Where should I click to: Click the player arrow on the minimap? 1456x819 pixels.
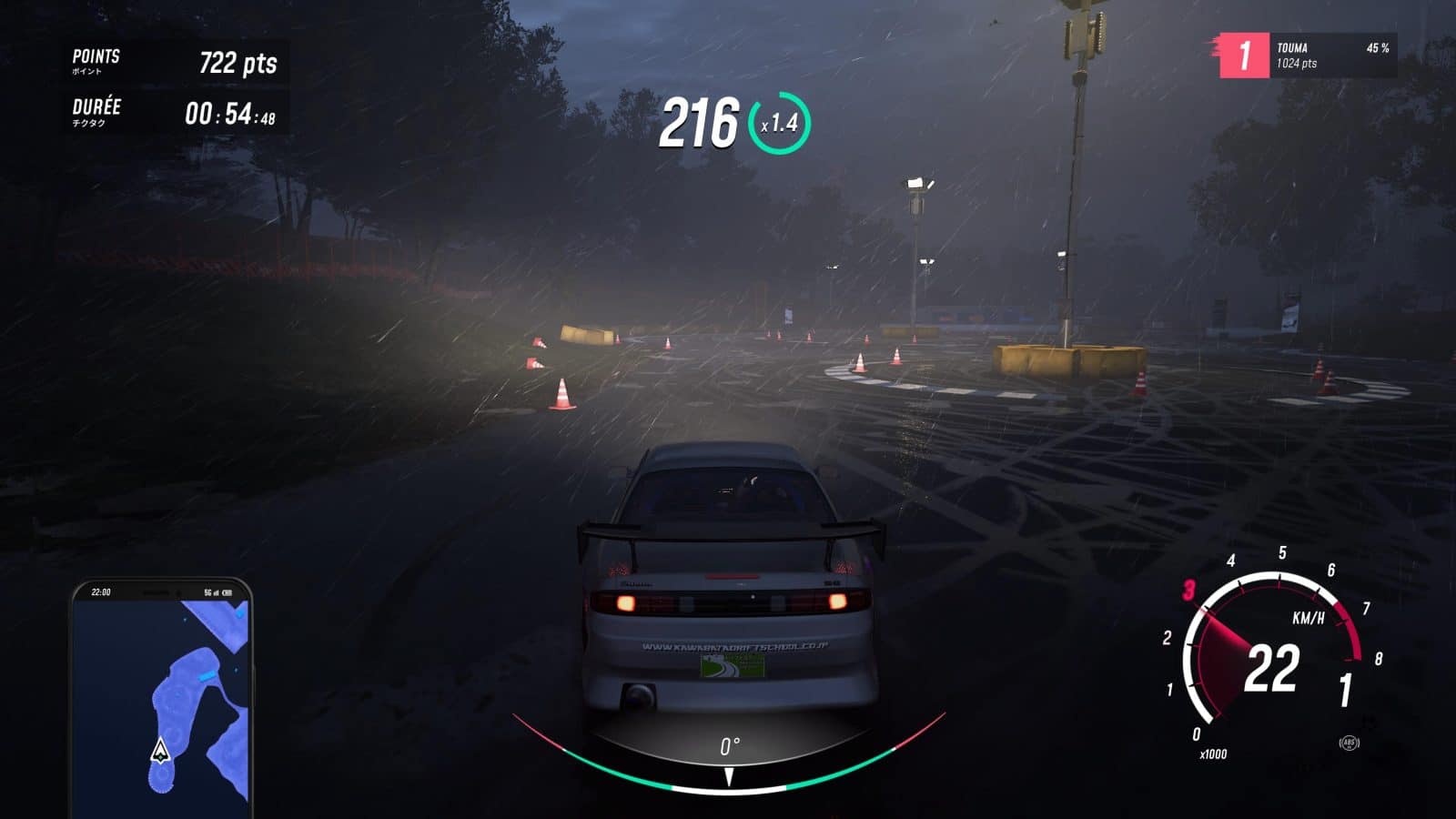(x=161, y=751)
